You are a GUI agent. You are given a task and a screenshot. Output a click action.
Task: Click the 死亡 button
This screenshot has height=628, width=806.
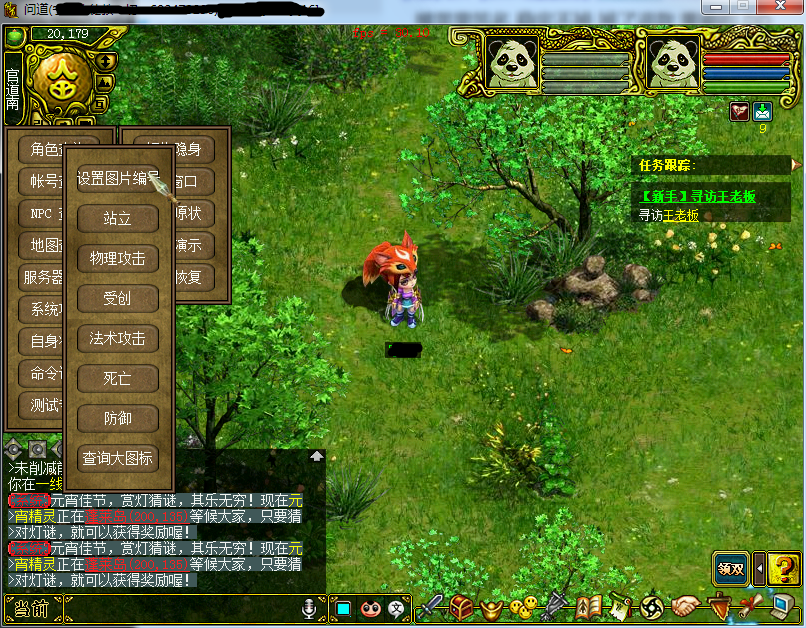click(x=118, y=378)
